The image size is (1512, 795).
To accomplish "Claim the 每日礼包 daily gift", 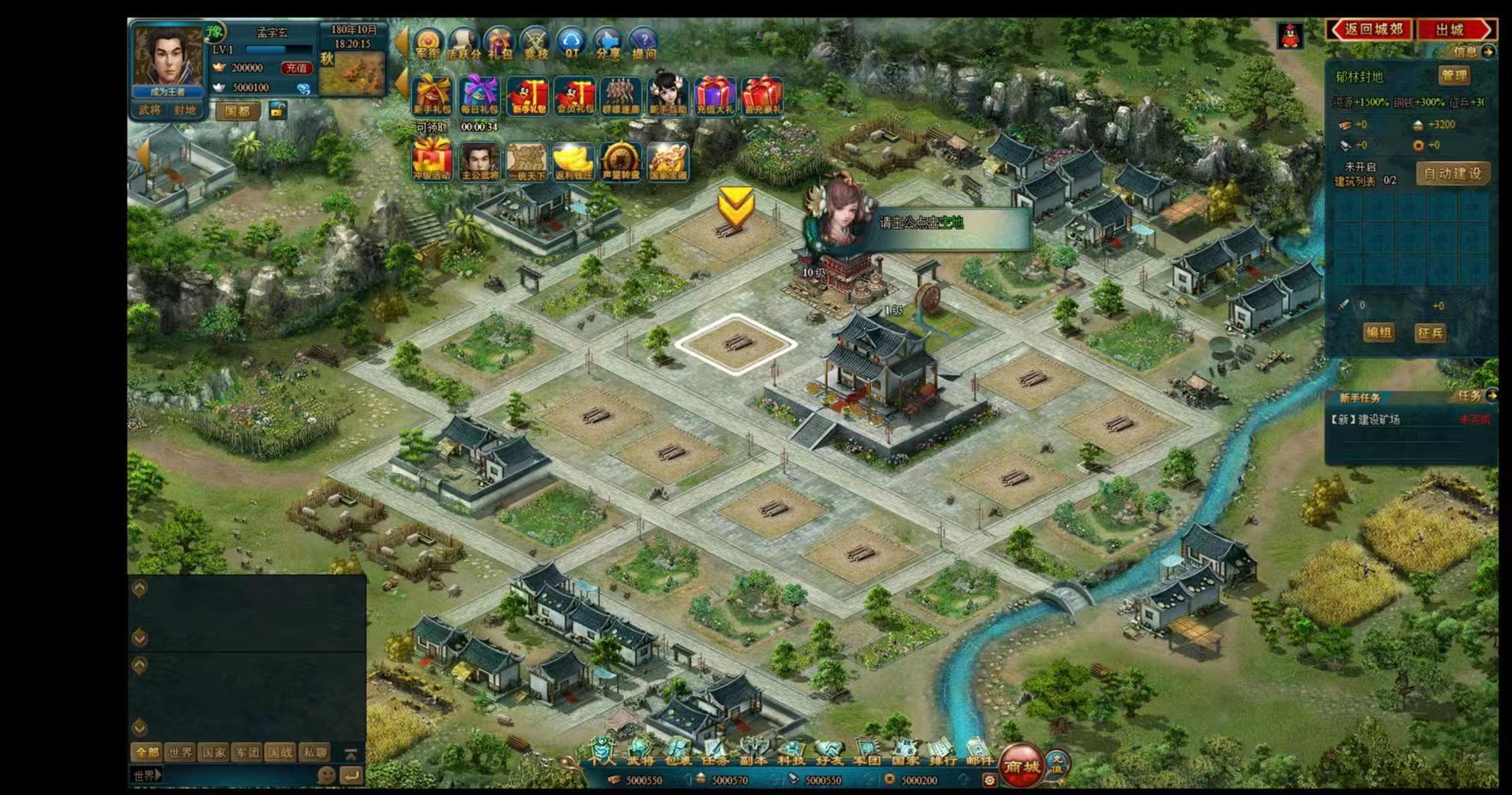I will [x=479, y=95].
